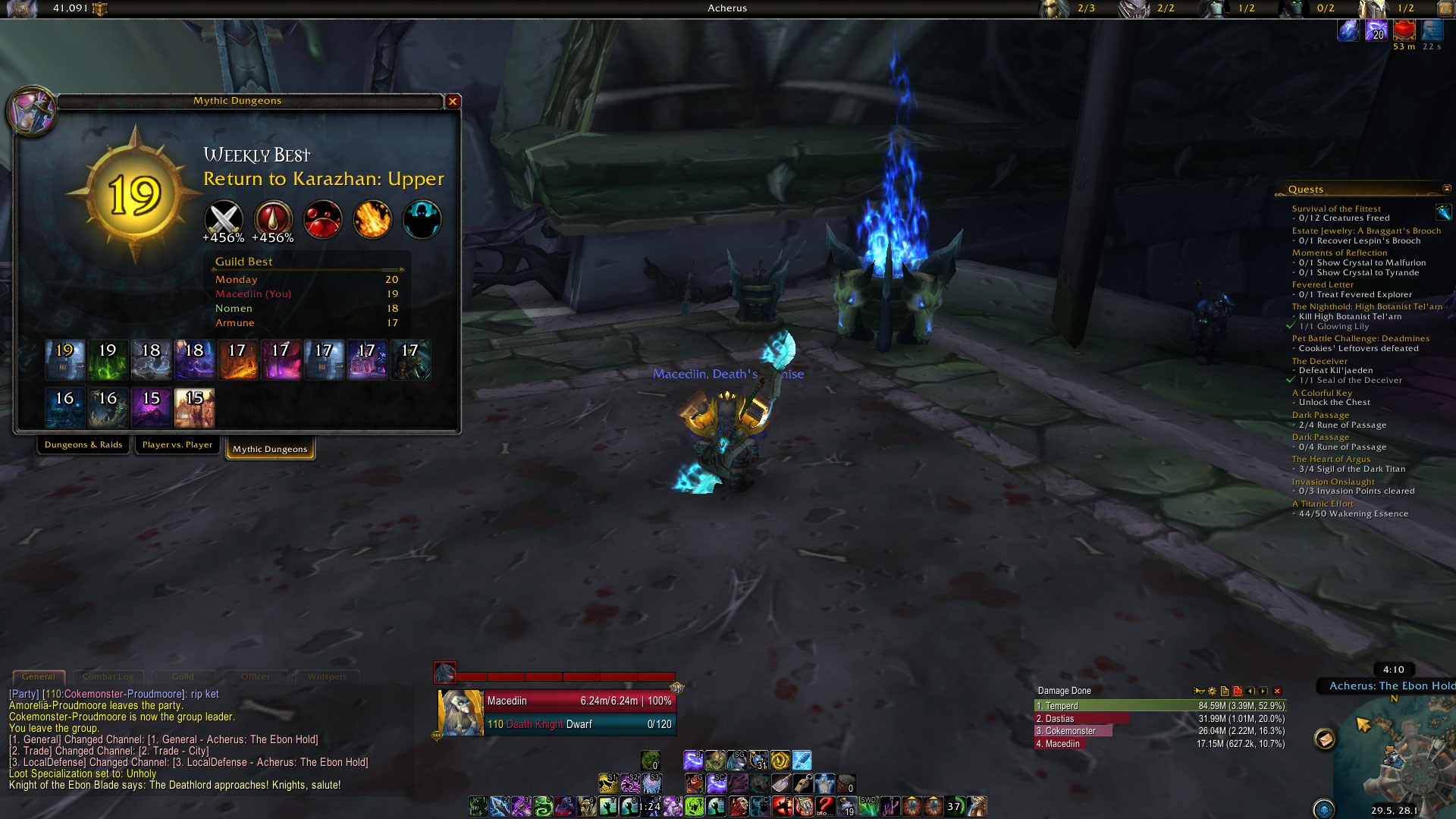Open the General chat tab
The width and height of the screenshot is (1456, 819).
pyautogui.click(x=39, y=676)
